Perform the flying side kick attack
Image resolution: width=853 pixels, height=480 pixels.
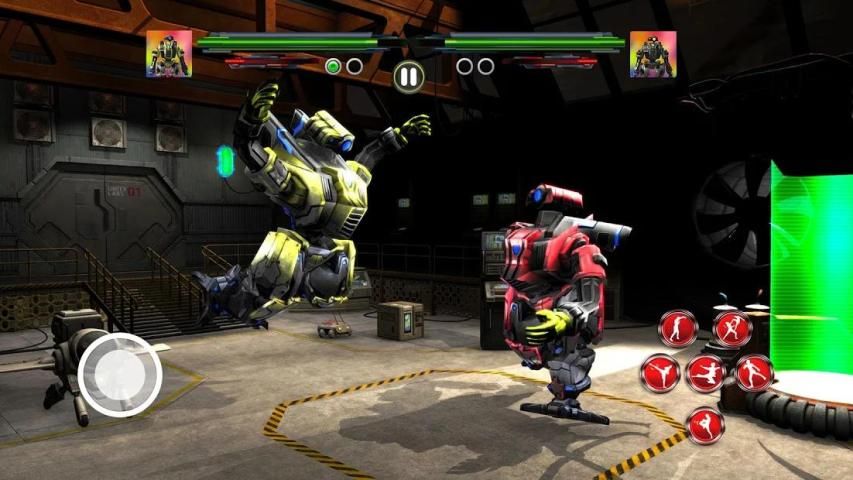point(706,373)
